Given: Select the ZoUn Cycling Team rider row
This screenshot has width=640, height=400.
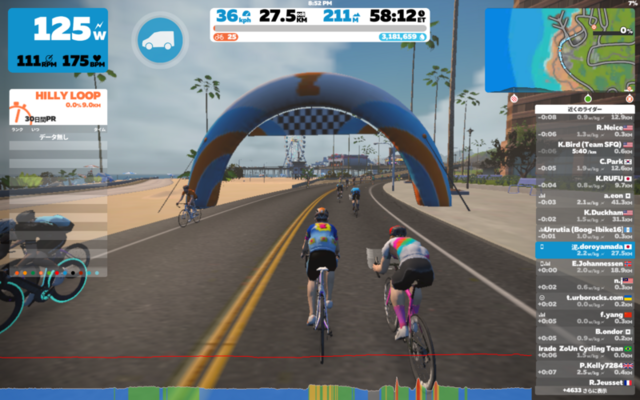Looking at the screenshot, I should 585,349.
